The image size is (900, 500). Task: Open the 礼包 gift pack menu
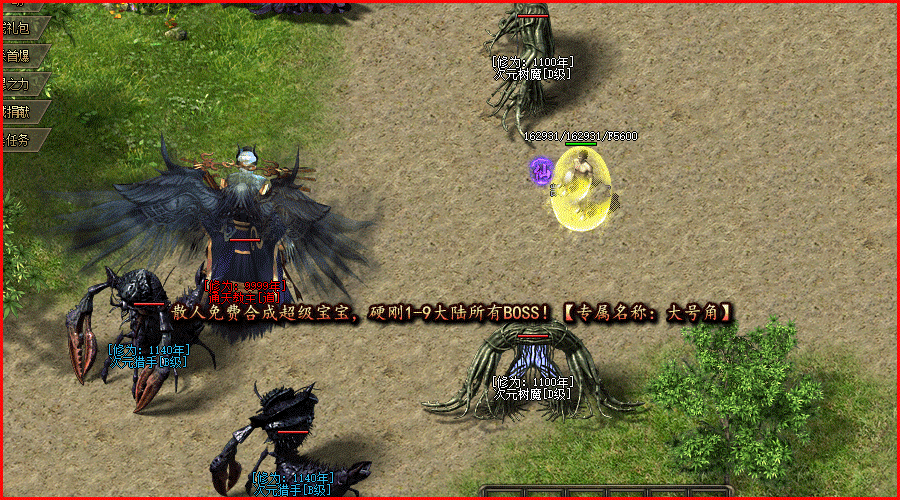pyautogui.click(x=20, y=26)
